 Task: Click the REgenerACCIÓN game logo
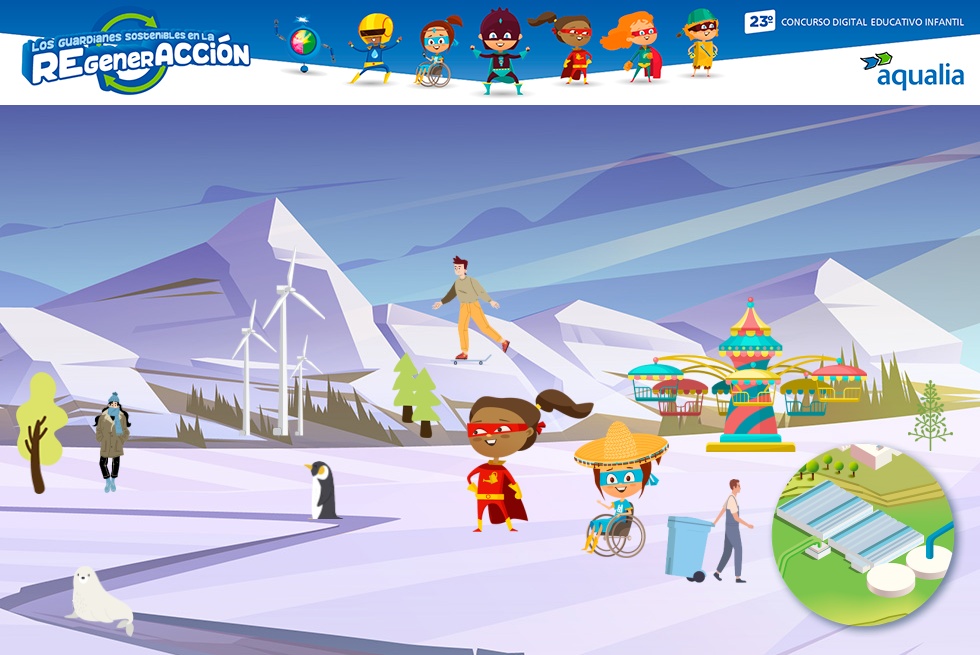click(137, 55)
